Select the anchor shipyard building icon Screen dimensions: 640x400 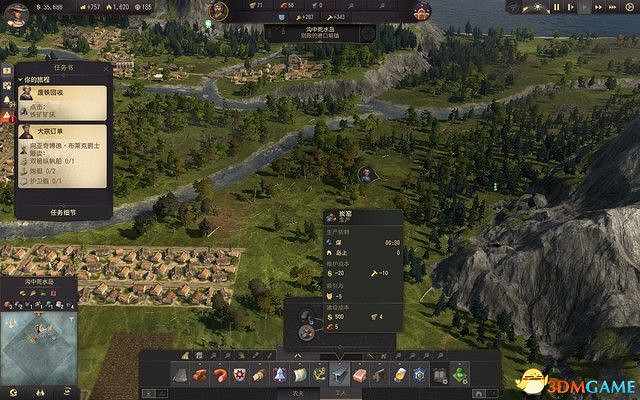[318, 375]
